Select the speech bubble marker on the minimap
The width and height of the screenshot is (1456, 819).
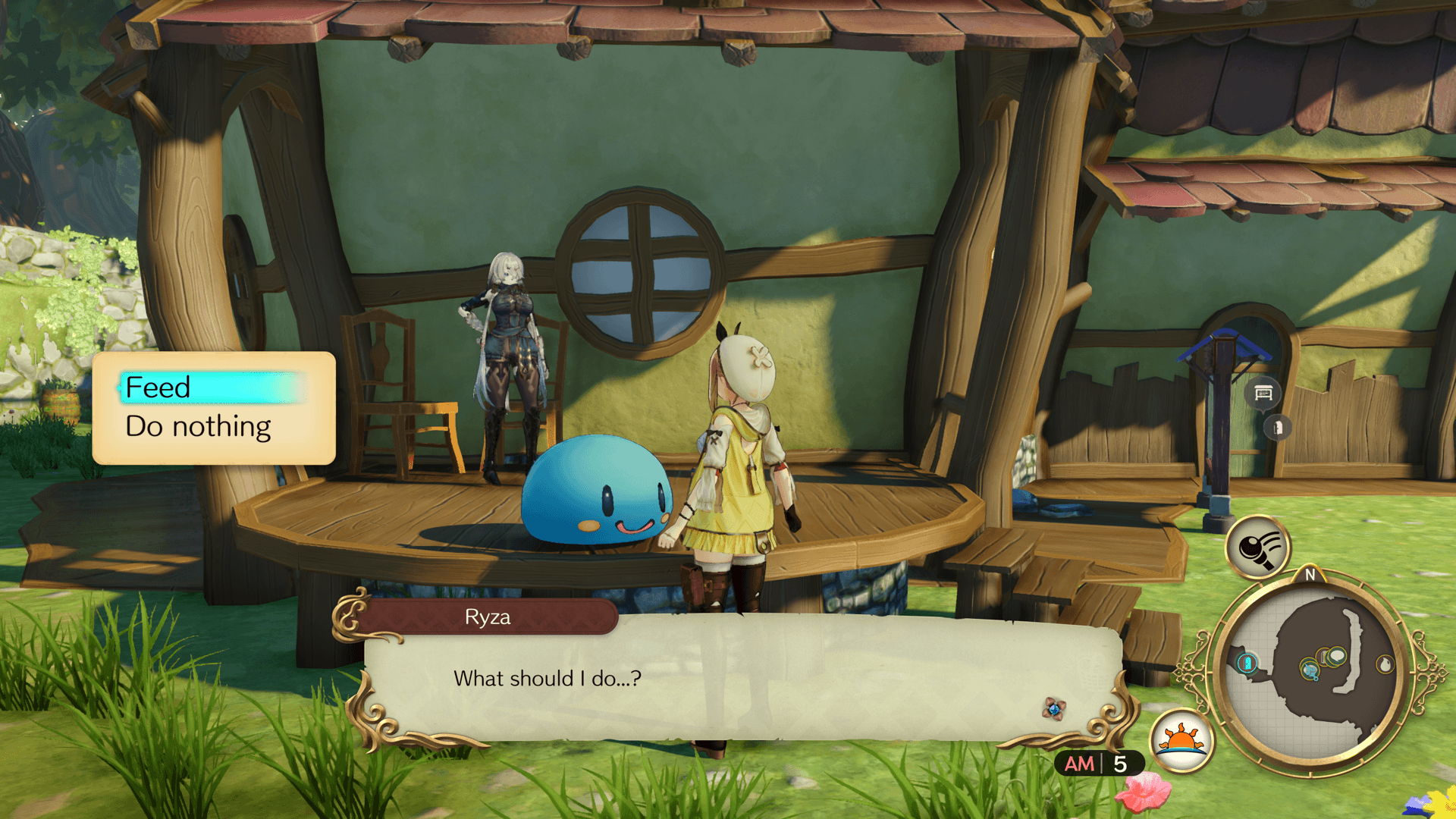coord(1335,655)
